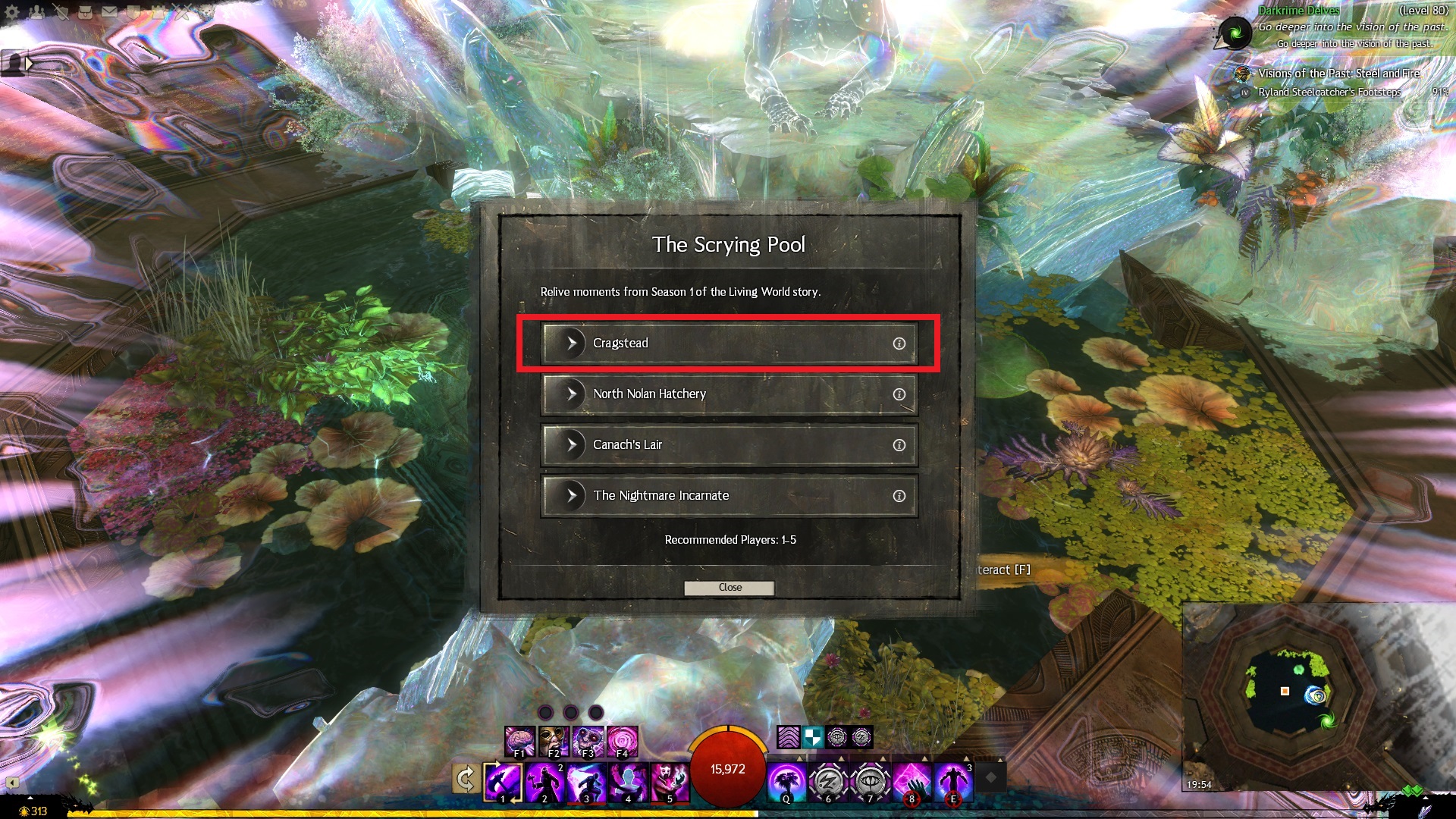Close the Scrying Pool dialog
The height and width of the screenshot is (819, 1456).
click(x=729, y=588)
